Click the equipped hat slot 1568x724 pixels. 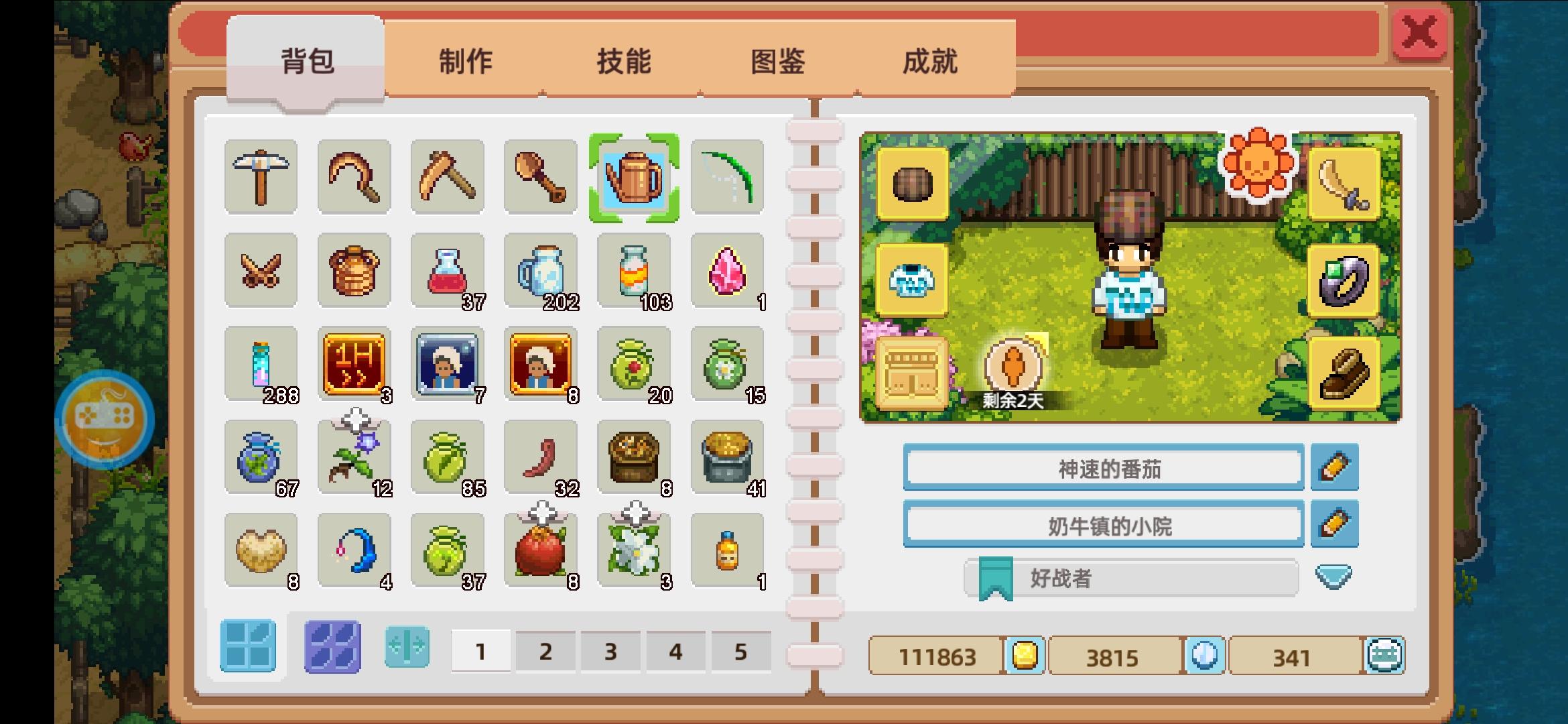[x=913, y=183]
